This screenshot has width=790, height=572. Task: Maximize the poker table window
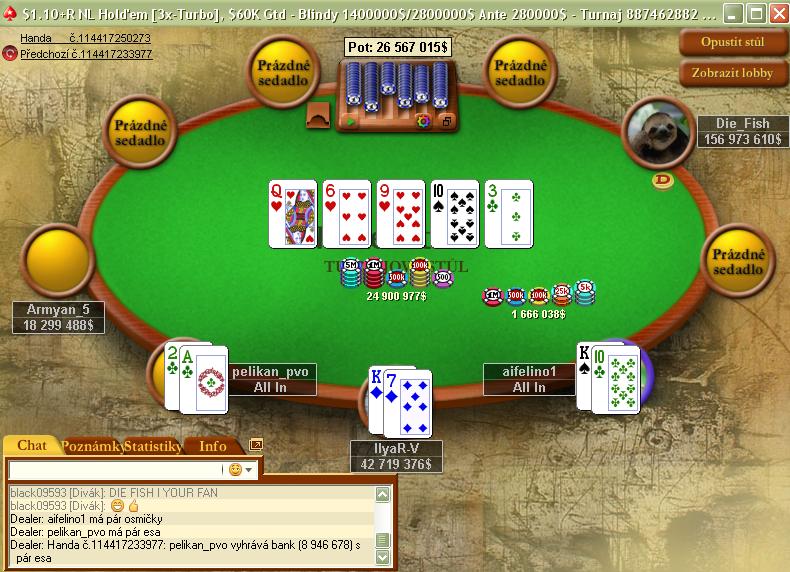click(755, 14)
